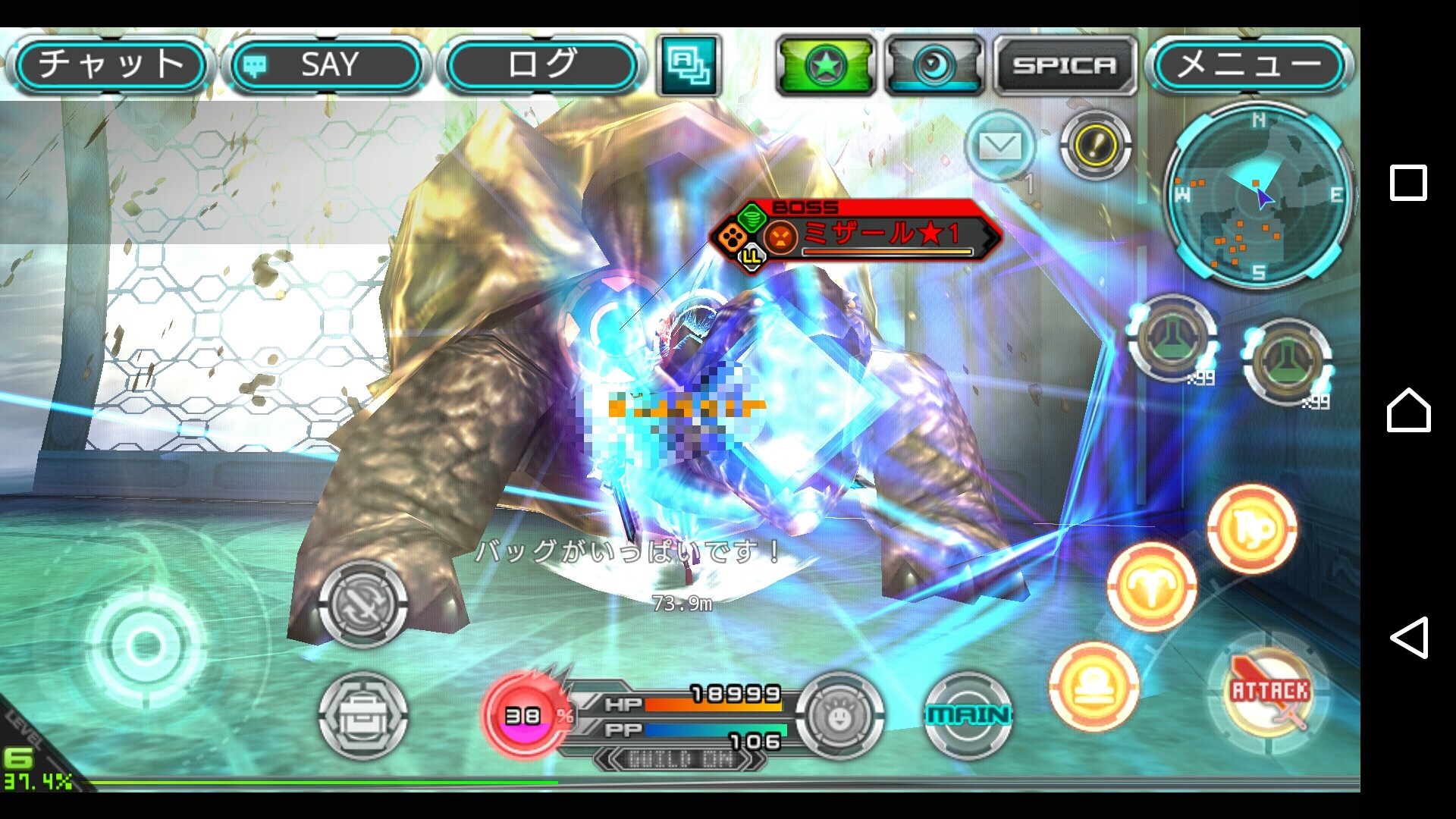Click the smiley emote button

coord(839,715)
